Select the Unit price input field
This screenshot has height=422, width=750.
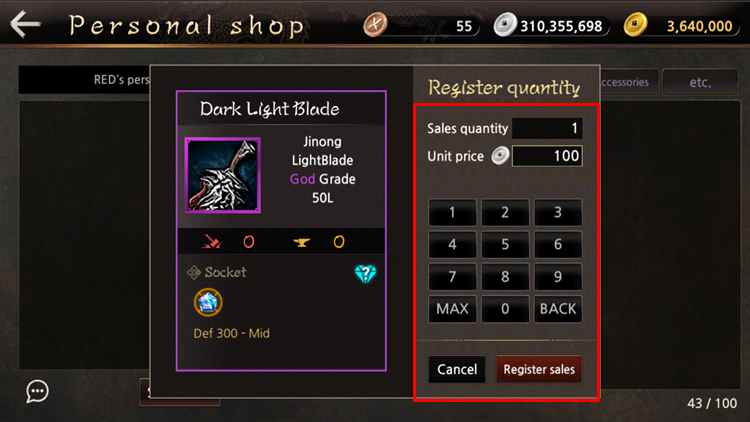click(x=547, y=156)
